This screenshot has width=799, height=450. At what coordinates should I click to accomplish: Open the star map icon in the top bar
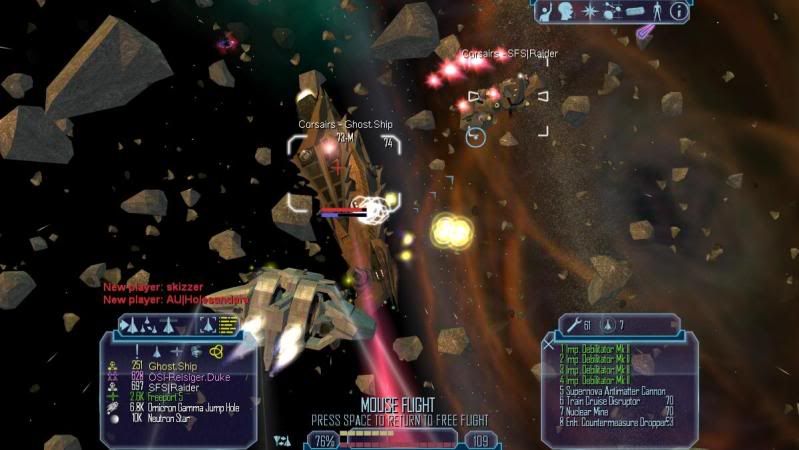tap(591, 12)
